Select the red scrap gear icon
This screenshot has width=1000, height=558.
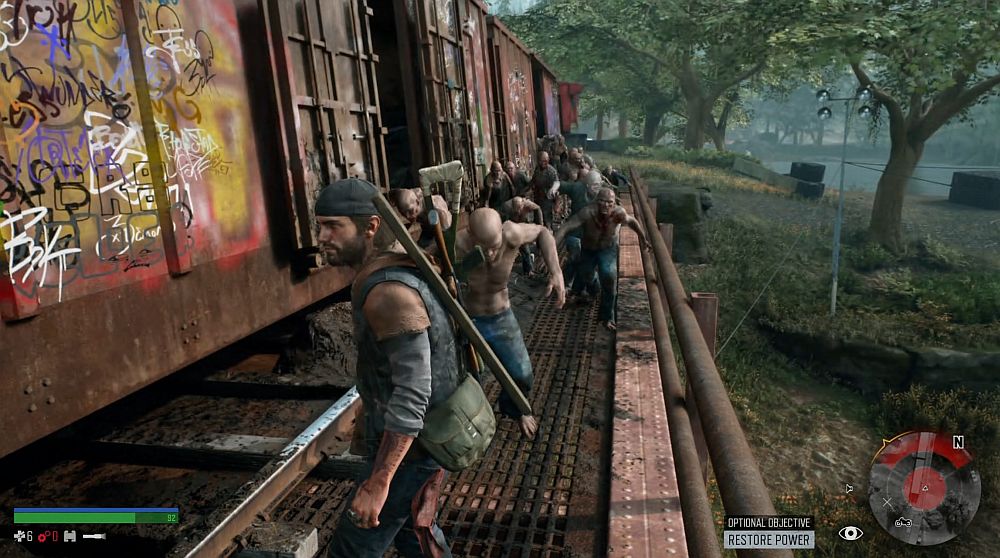point(43,537)
